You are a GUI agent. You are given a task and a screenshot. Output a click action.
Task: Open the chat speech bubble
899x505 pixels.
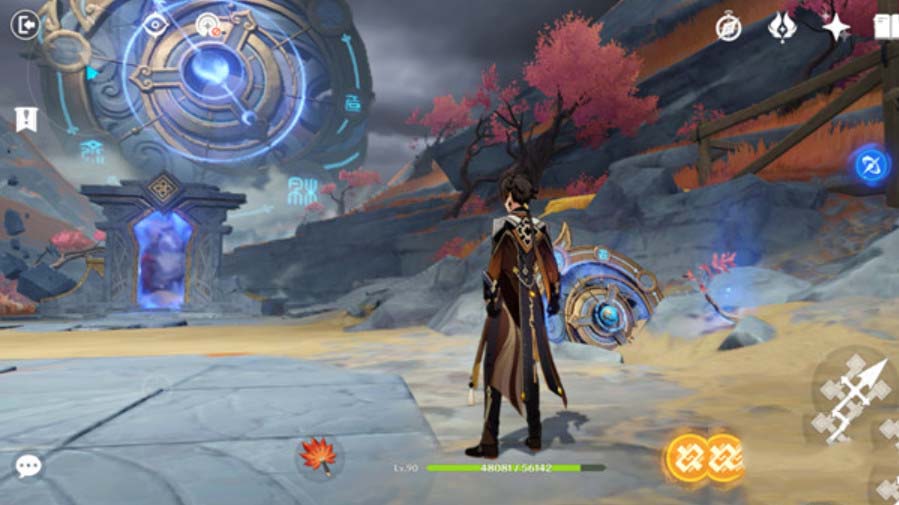[29, 465]
